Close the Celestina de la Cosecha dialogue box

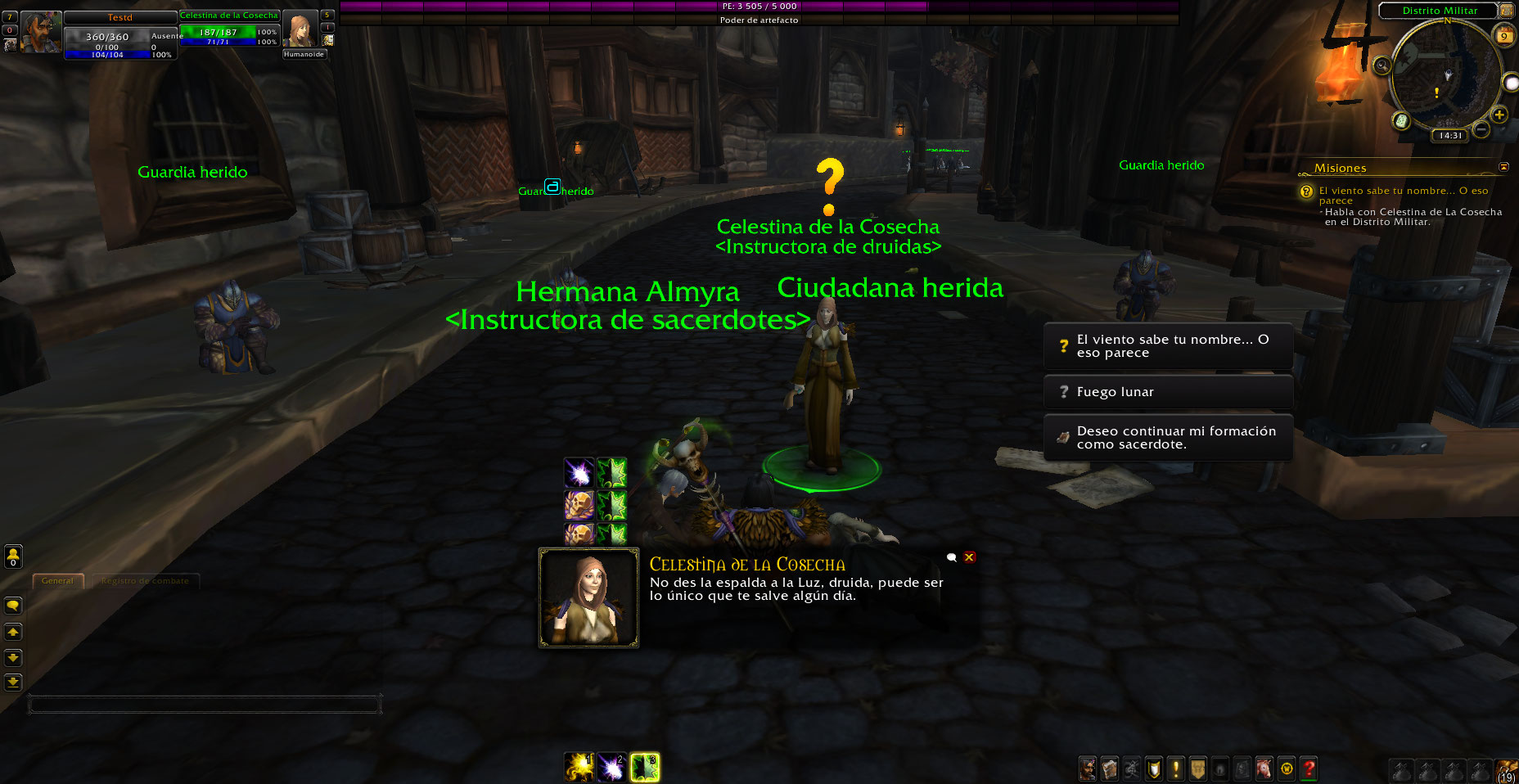click(x=969, y=557)
